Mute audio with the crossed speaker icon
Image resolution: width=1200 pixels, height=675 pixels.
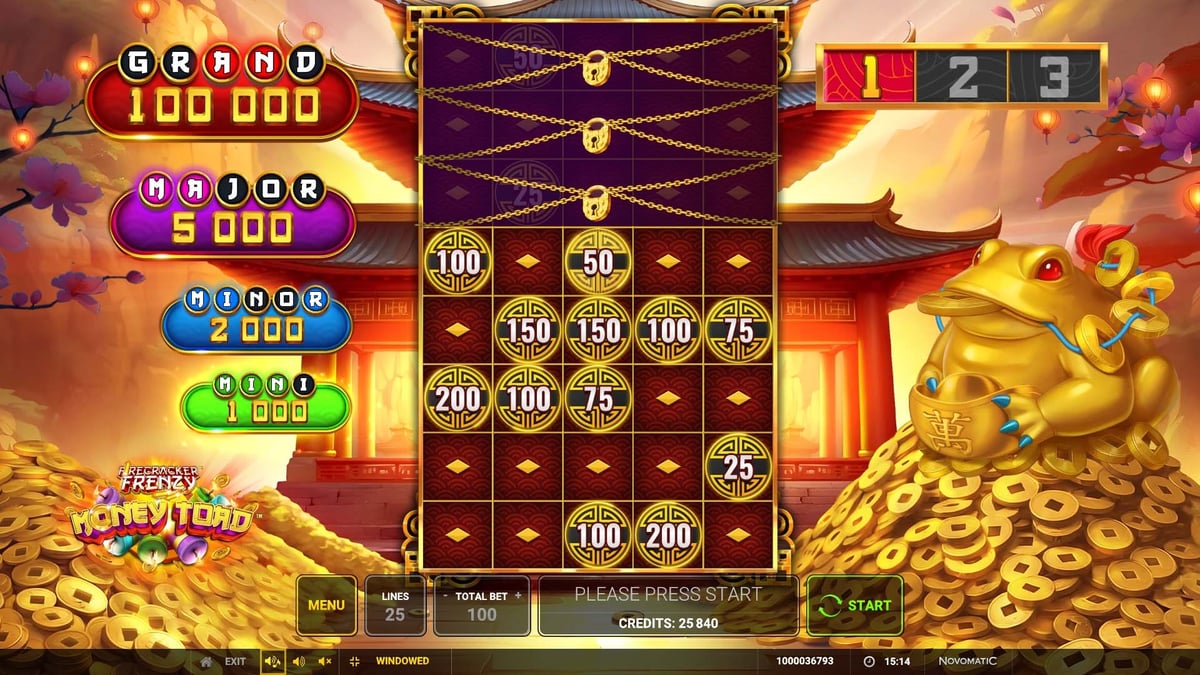click(x=324, y=661)
